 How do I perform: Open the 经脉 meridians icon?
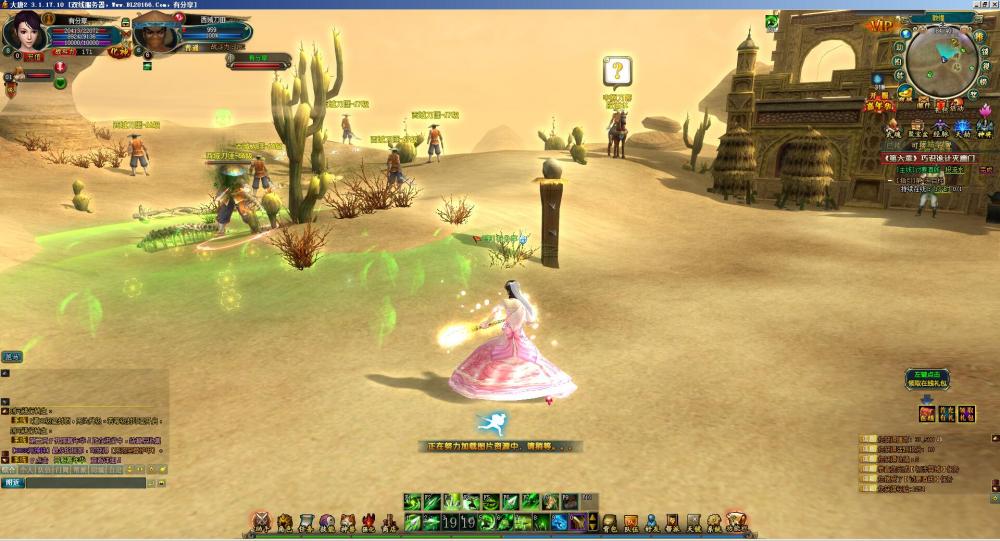pos(939,127)
